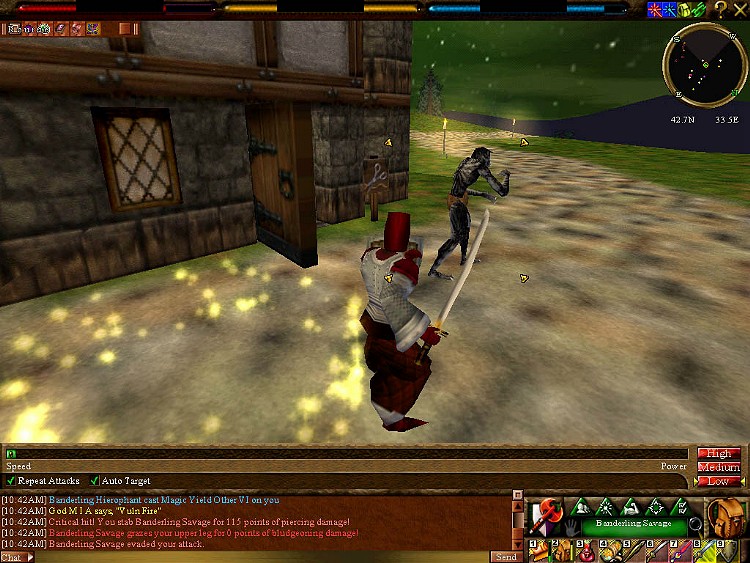Toggle the Repeat Attacks checkbox
This screenshot has width=750, height=563.
coord(12,481)
